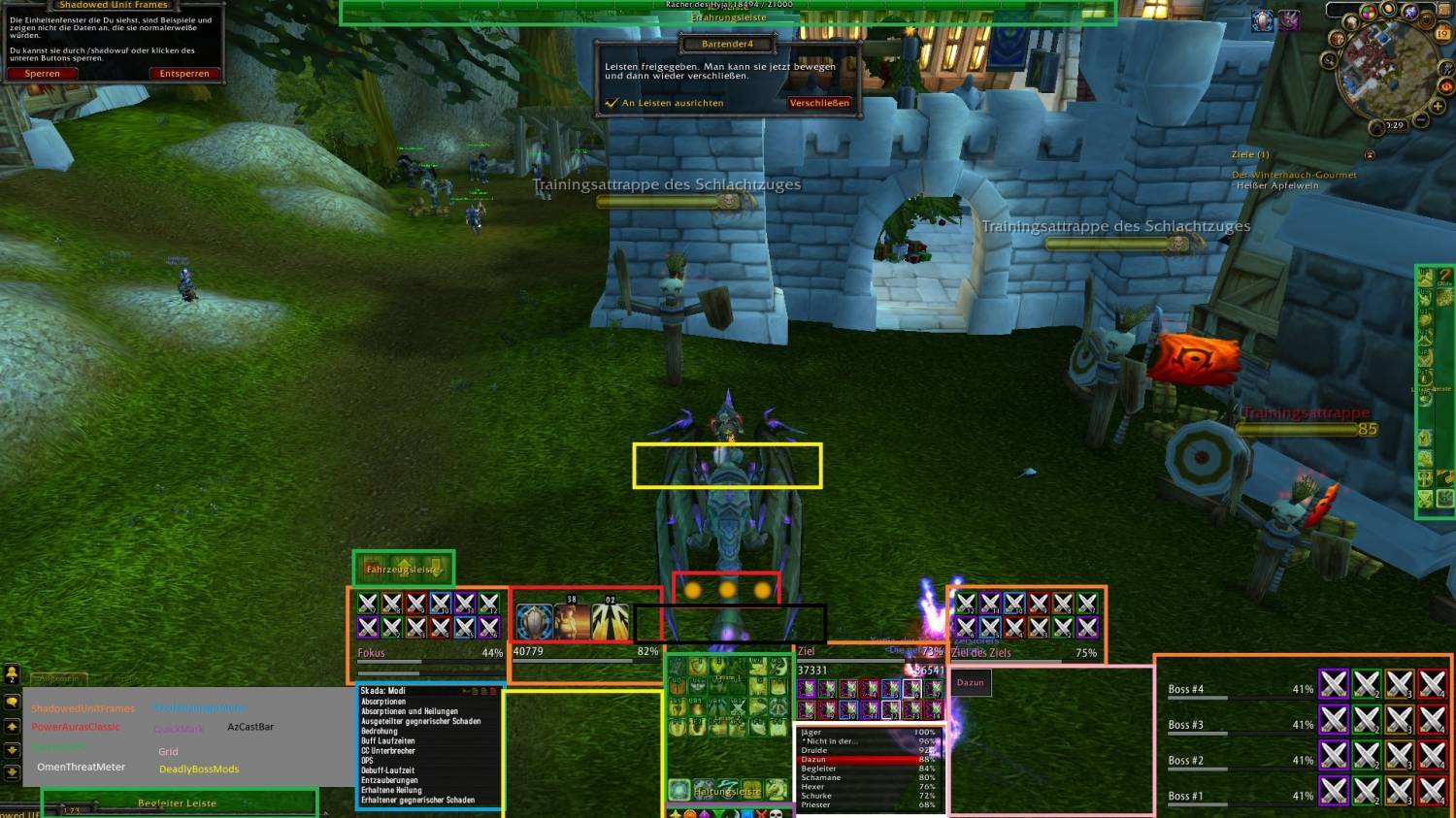Open the DPS mode in the Skada list
1456x818 pixels.
click(x=368, y=761)
